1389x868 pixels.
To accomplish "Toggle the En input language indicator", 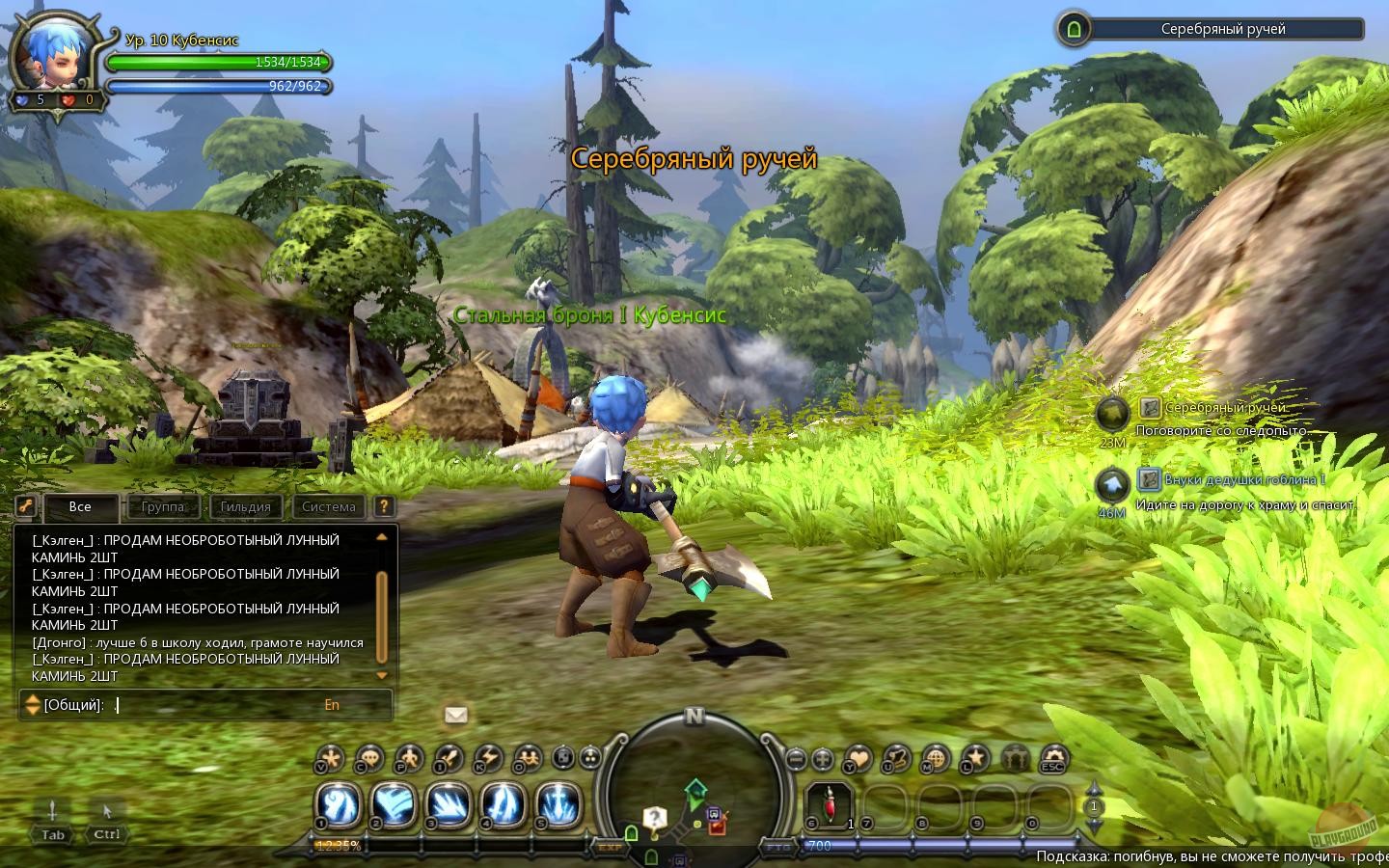I will 332,705.
